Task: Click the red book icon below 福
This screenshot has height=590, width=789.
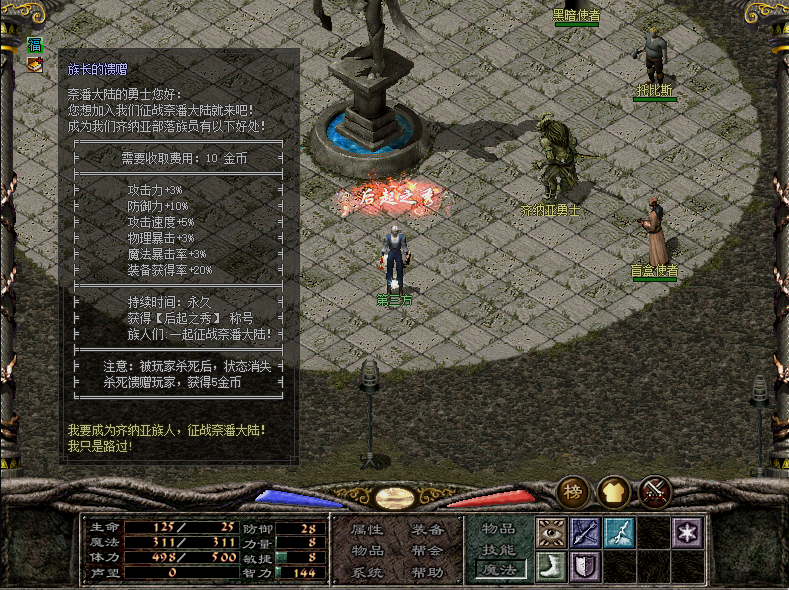Action: [x=35, y=64]
